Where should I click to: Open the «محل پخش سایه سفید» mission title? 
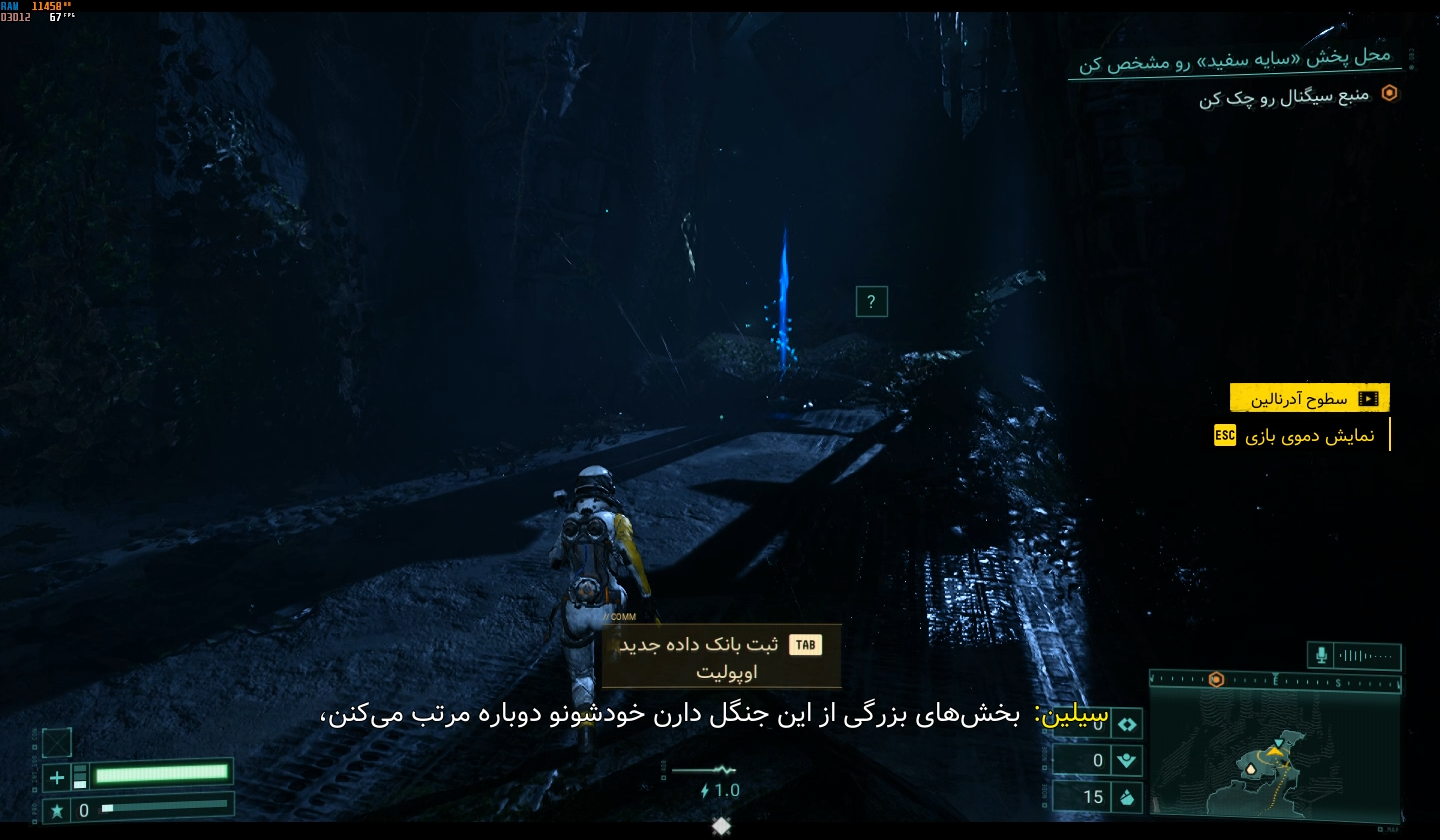tap(1235, 59)
